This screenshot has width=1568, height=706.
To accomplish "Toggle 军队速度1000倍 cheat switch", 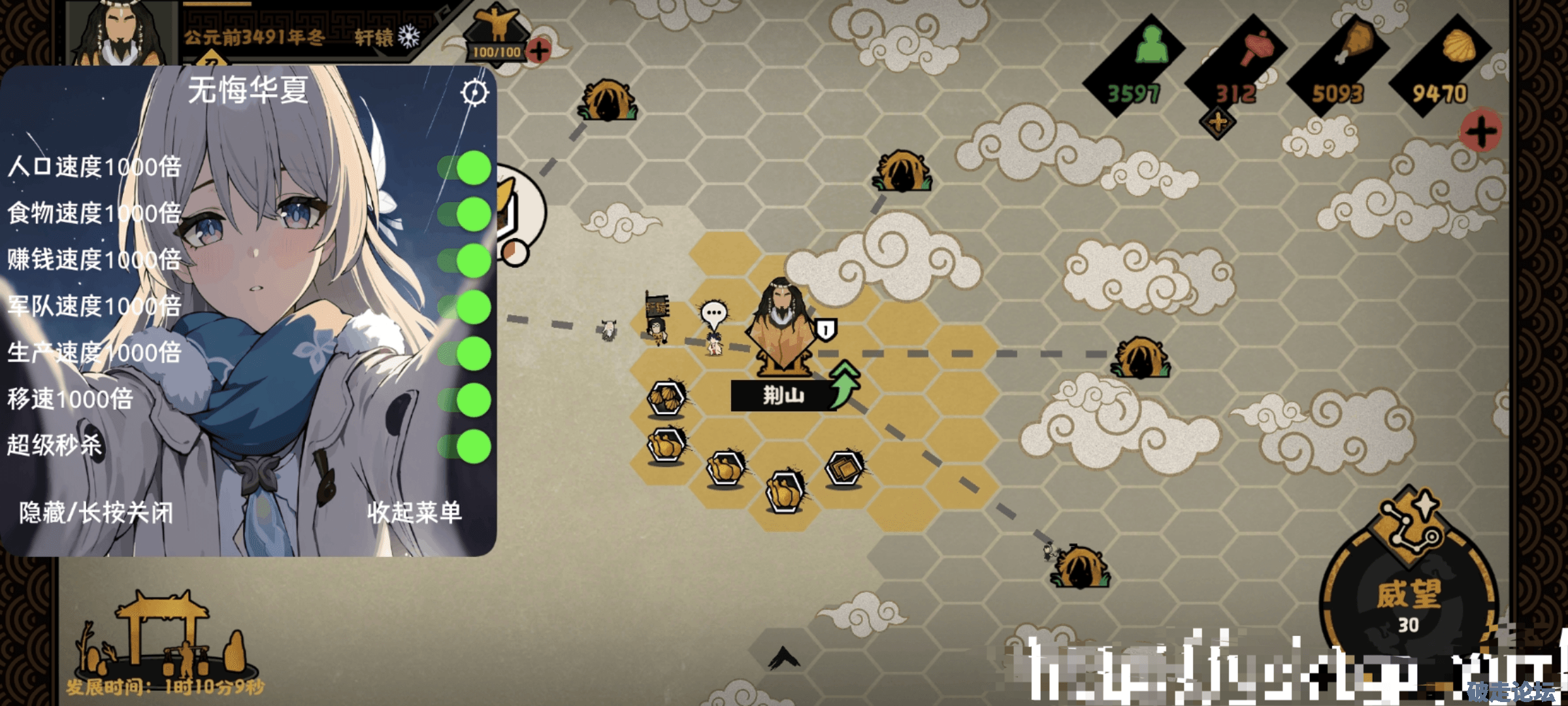I will 466,307.
